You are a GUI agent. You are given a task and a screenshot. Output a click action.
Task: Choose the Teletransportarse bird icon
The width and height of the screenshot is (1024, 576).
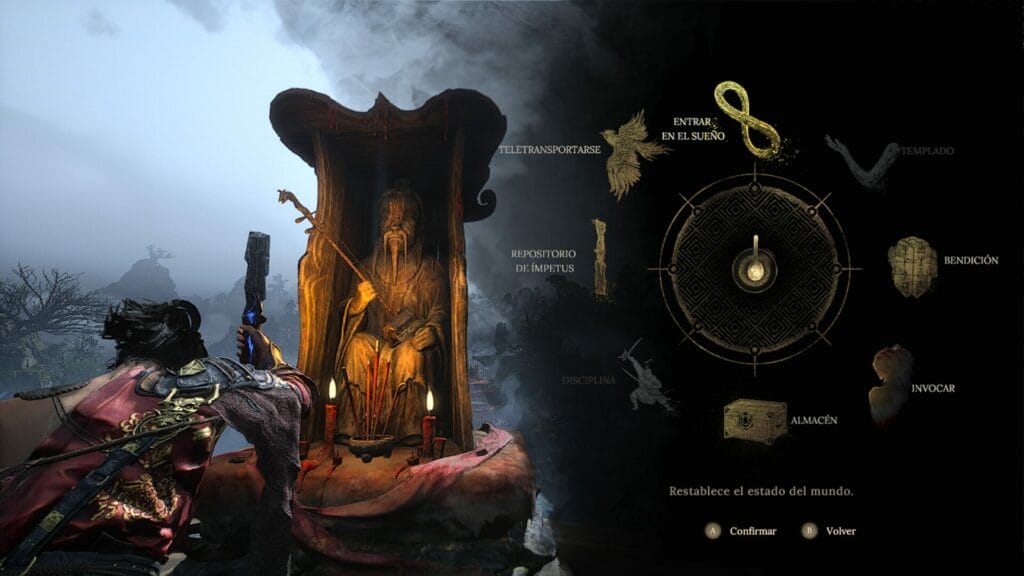click(634, 154)
